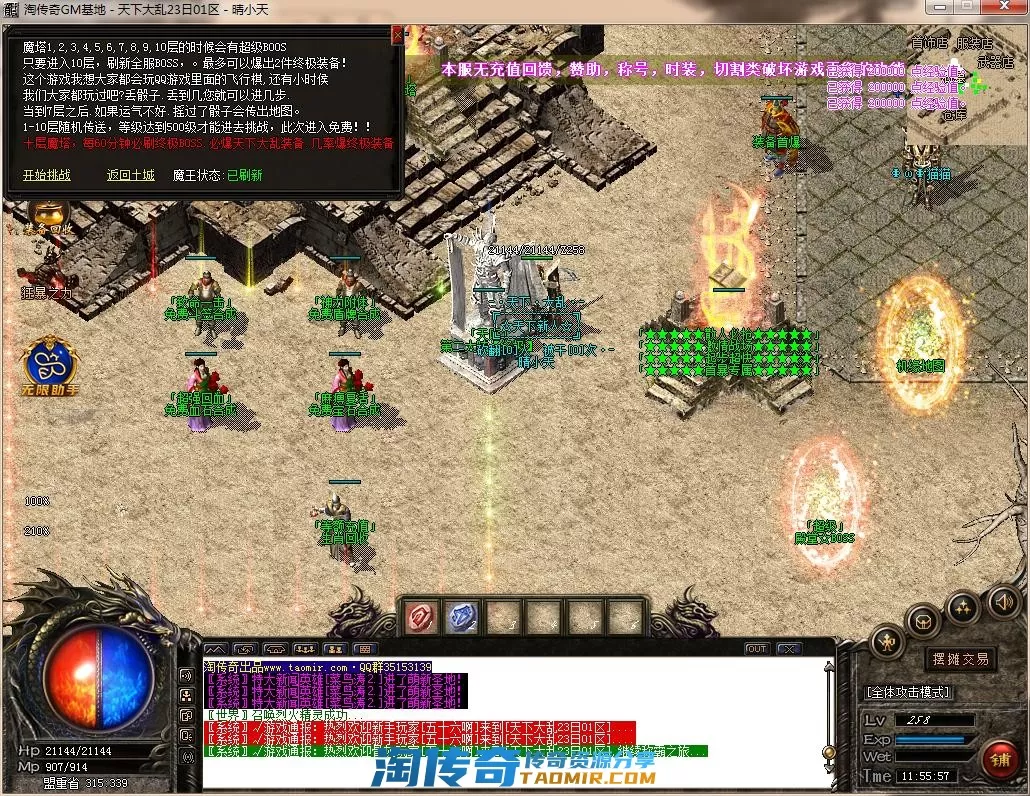The image size is (1030, 796).
Task: Close the demon tower dialog box
Action: tap(398, 36)
